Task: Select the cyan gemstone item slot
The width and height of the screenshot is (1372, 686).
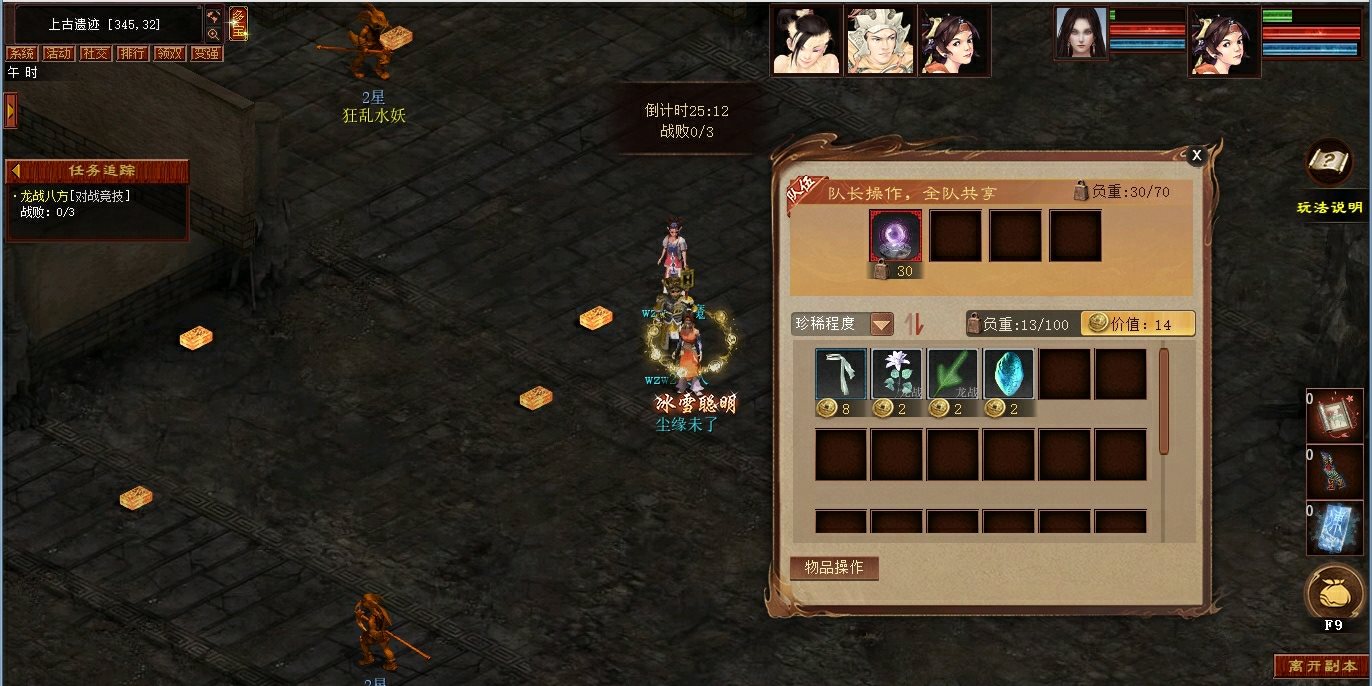Action: click(1008, 374)
